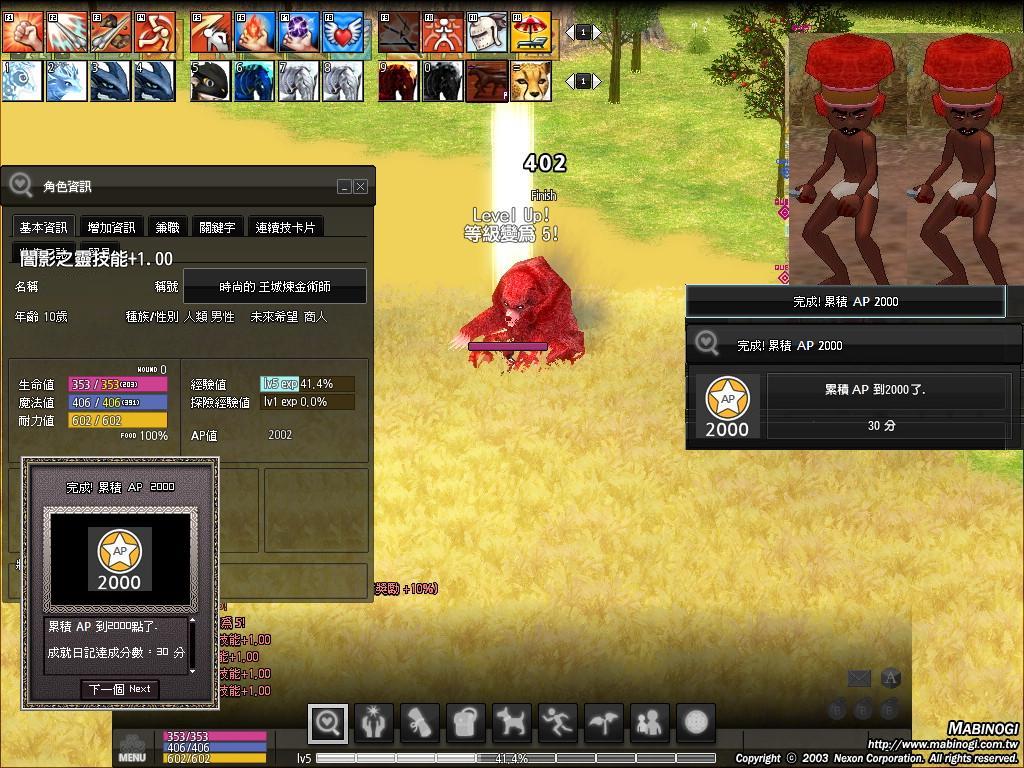1024x768 pixels.
Task: Select the 關鍵字 keywords tab
Action: [x=217, y=228]
